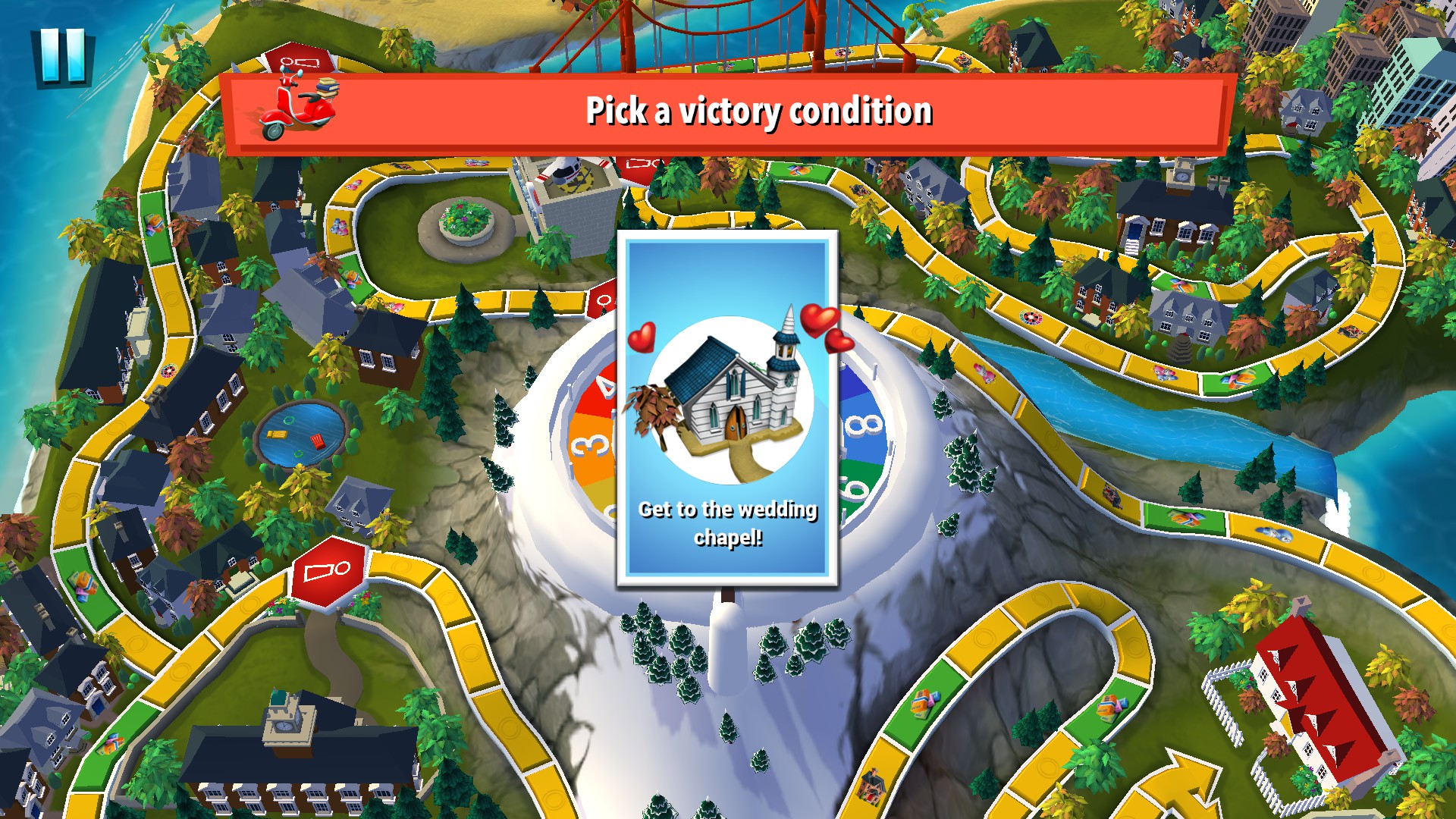Click the helicopter on the helipad

[x=565, y=171]
